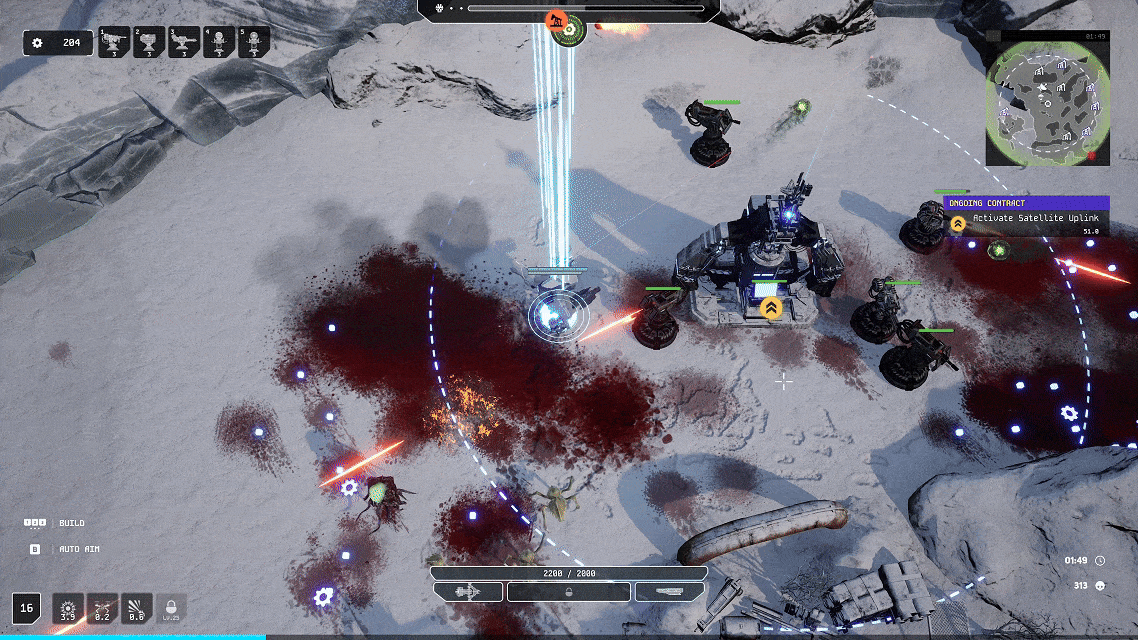Viewport: 1138px width, 640px height.
Task: Click the upgrade arrow on the base
Action: [x=770, y=308]
